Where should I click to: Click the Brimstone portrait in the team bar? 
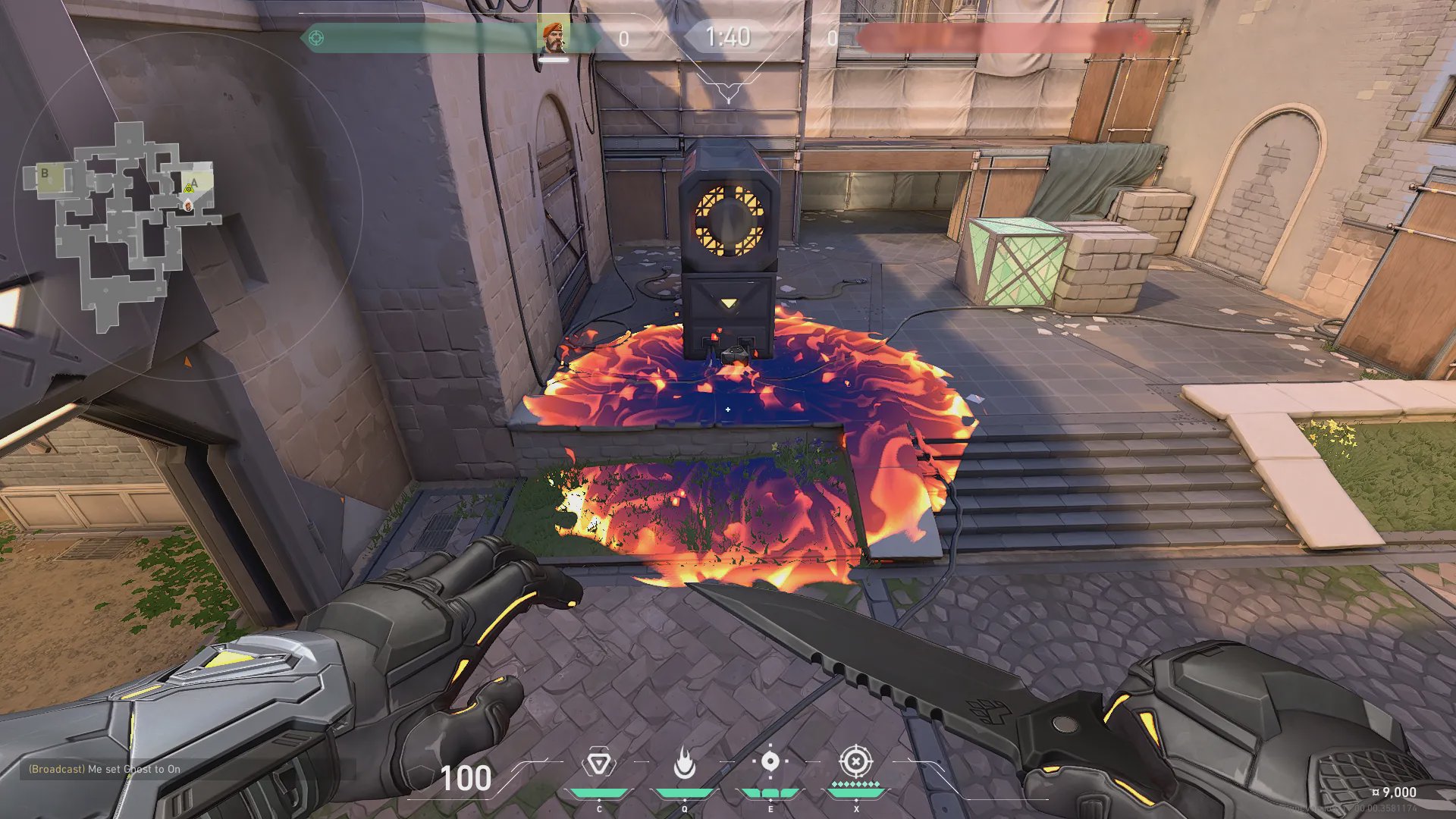point(554,37)
